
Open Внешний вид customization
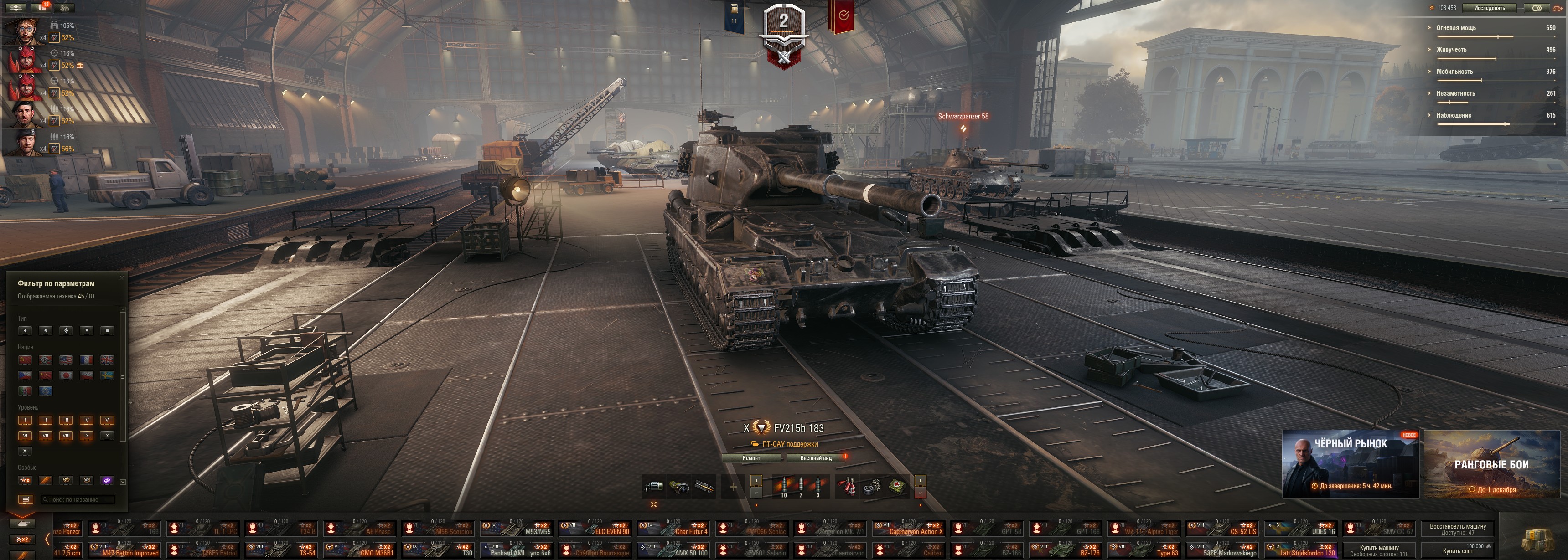click(816, 458)
